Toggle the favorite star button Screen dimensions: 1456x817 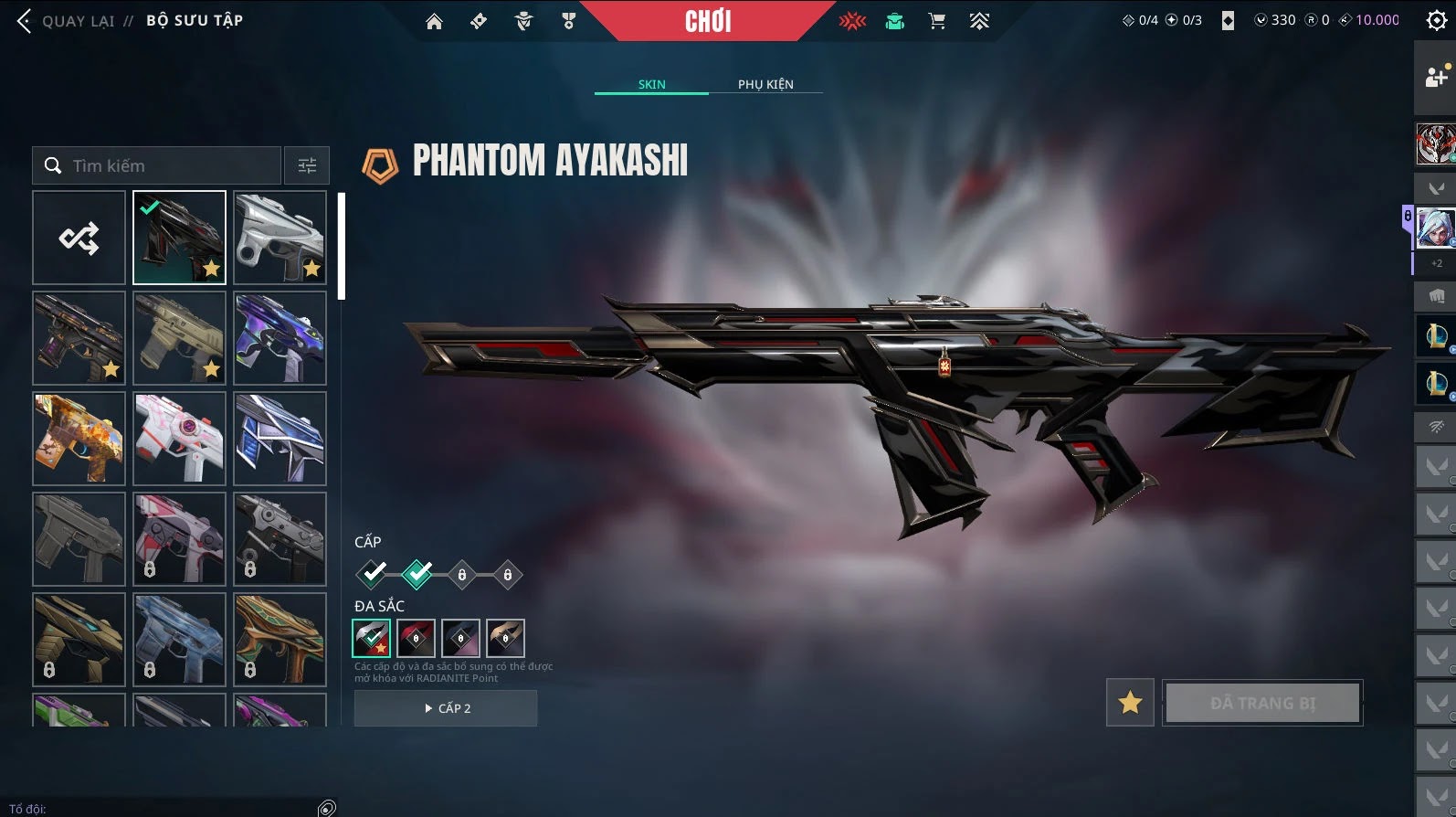tap(1130, 702)
